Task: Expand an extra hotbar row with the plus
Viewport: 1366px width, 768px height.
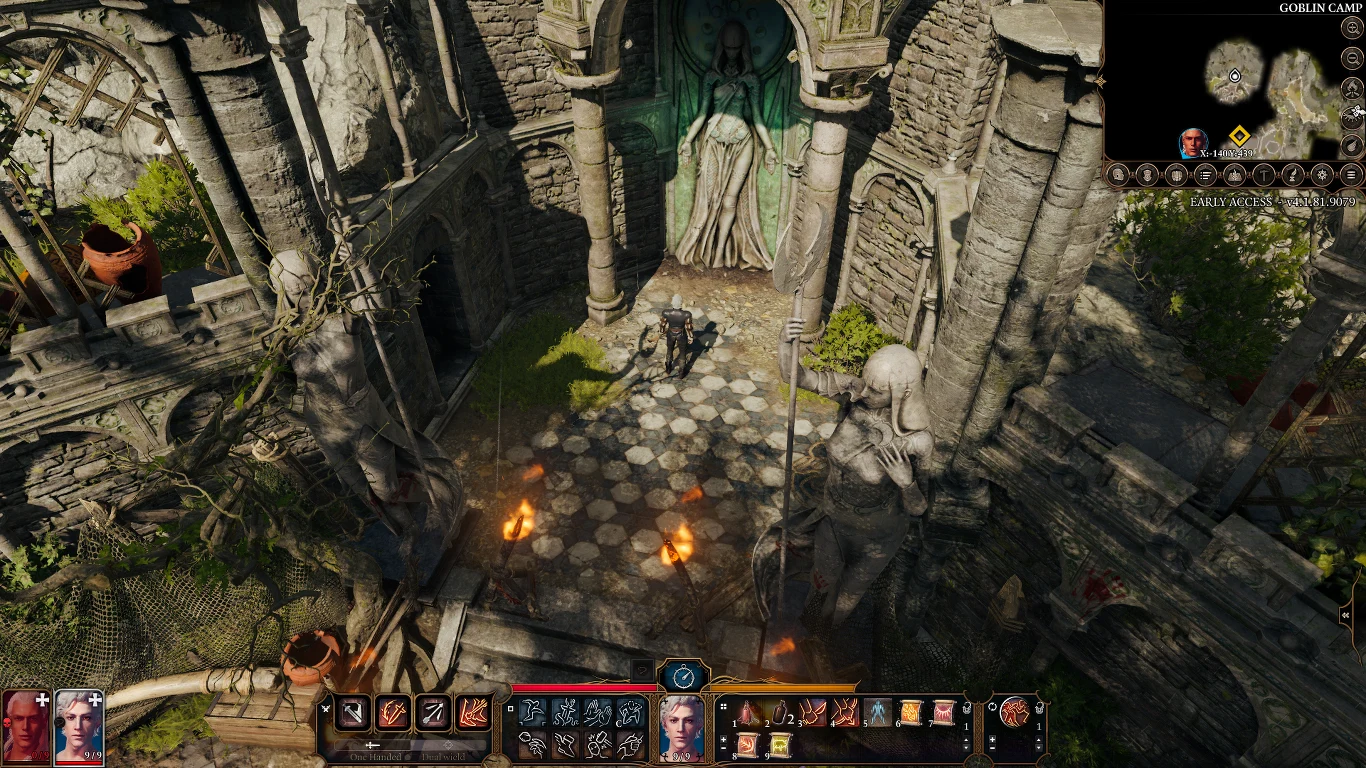Action: (x=723, y=739)
